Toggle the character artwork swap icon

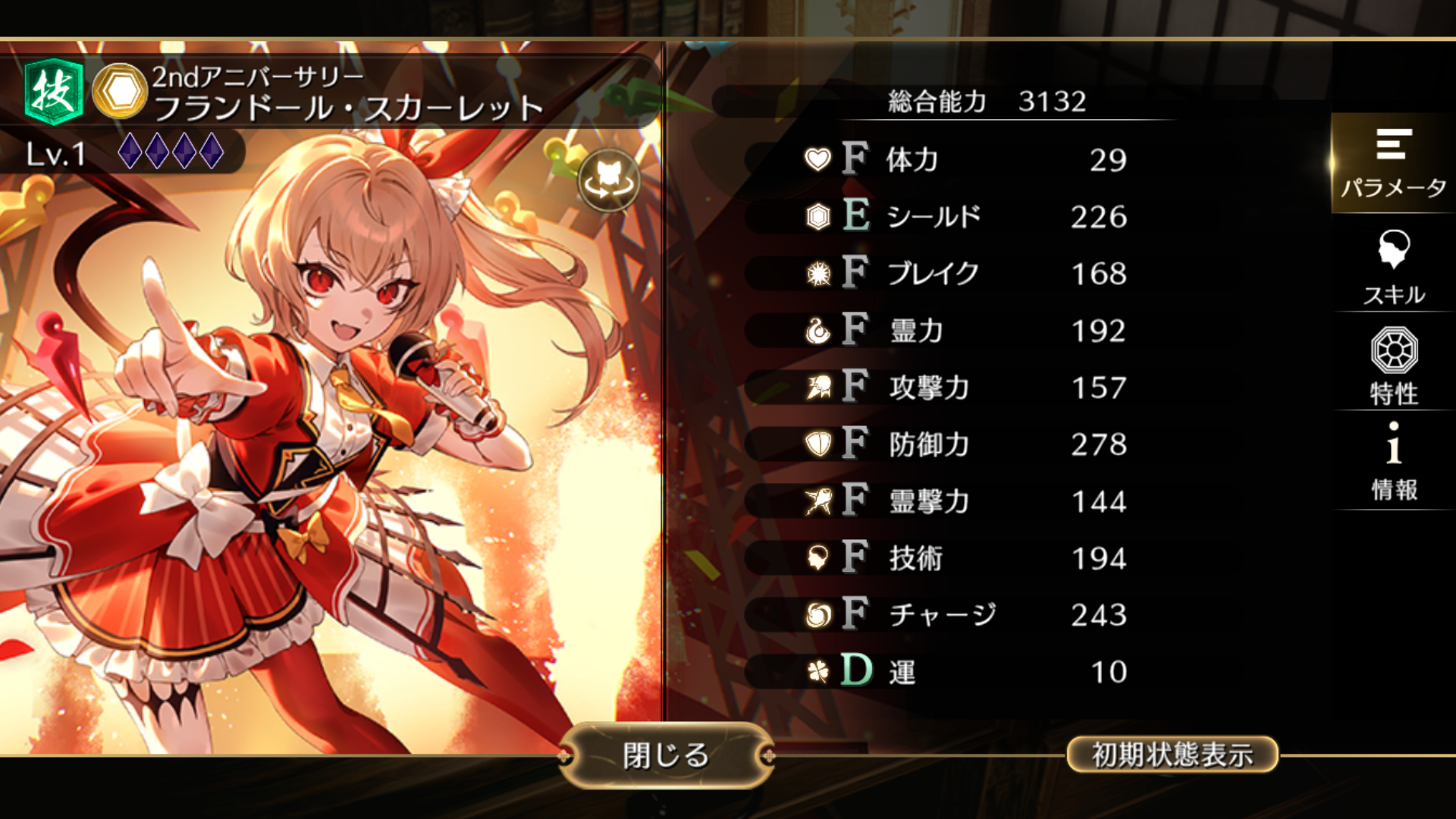coord(609,180)
